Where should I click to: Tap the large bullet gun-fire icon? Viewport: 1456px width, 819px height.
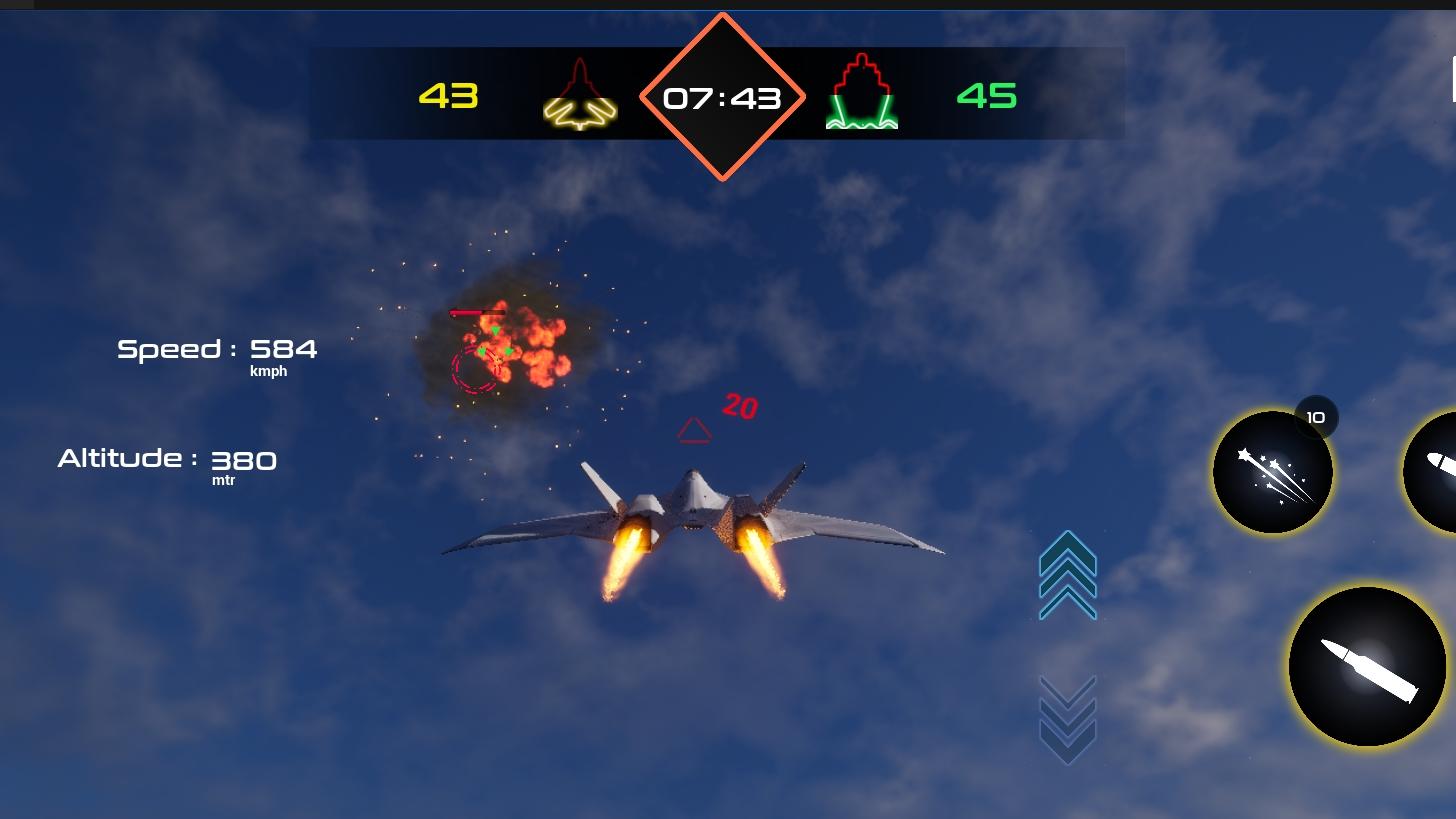1367,667
